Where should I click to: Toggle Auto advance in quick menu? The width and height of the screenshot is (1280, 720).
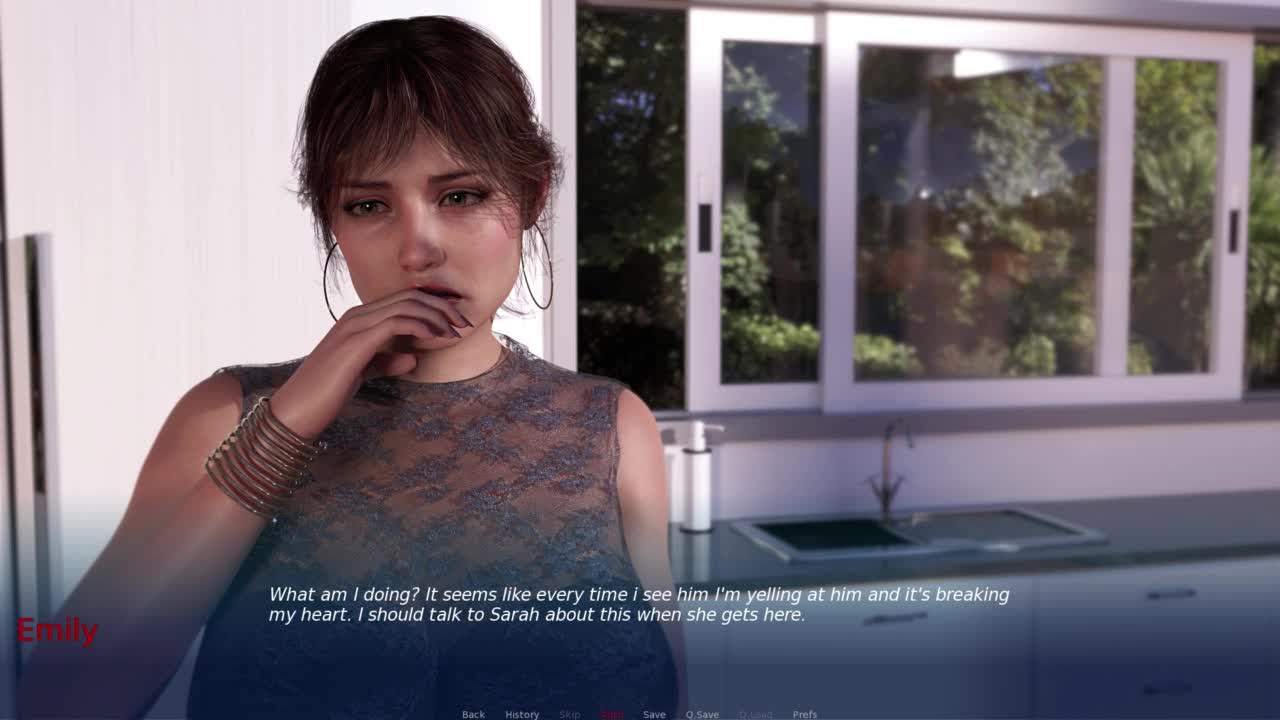coord(611,714)
